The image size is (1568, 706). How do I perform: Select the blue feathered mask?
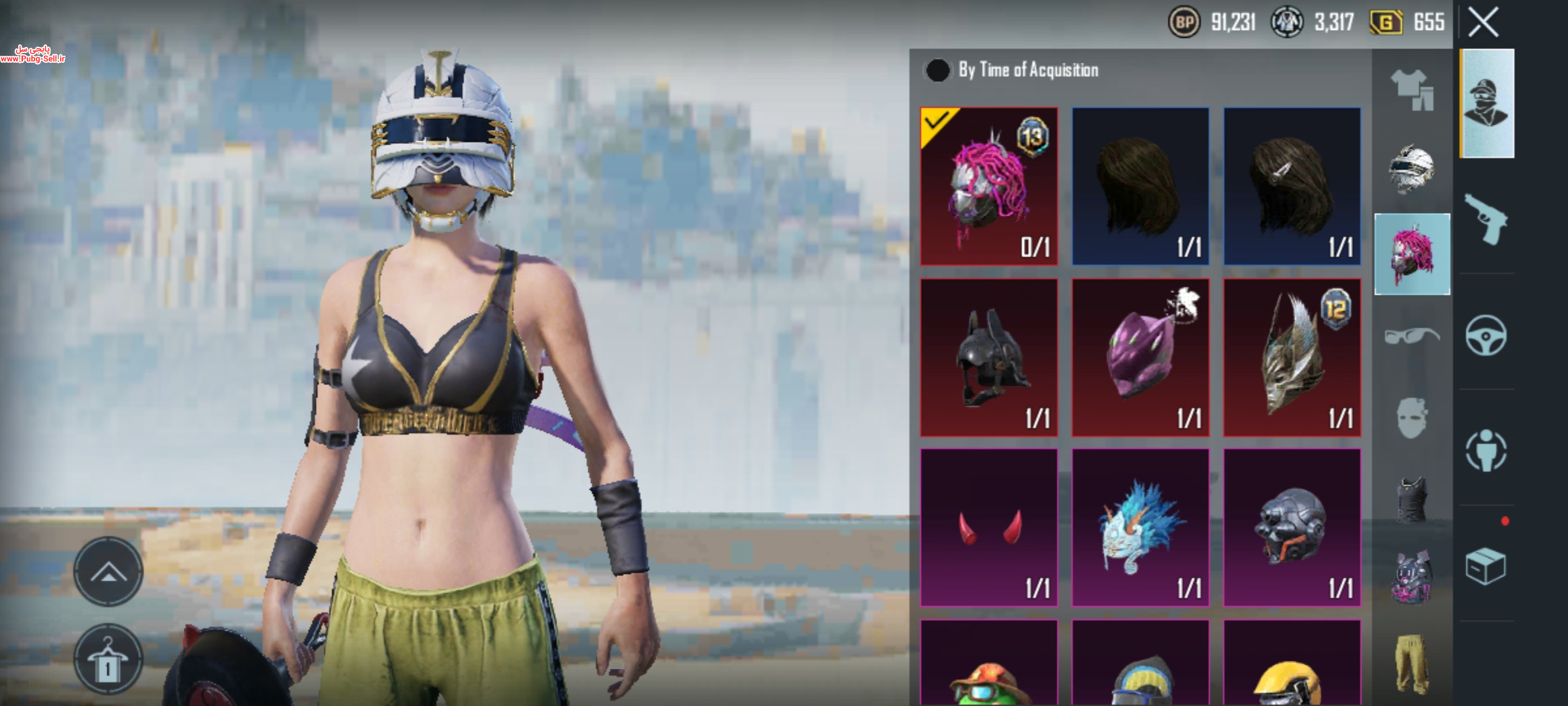coord(1140,528)
